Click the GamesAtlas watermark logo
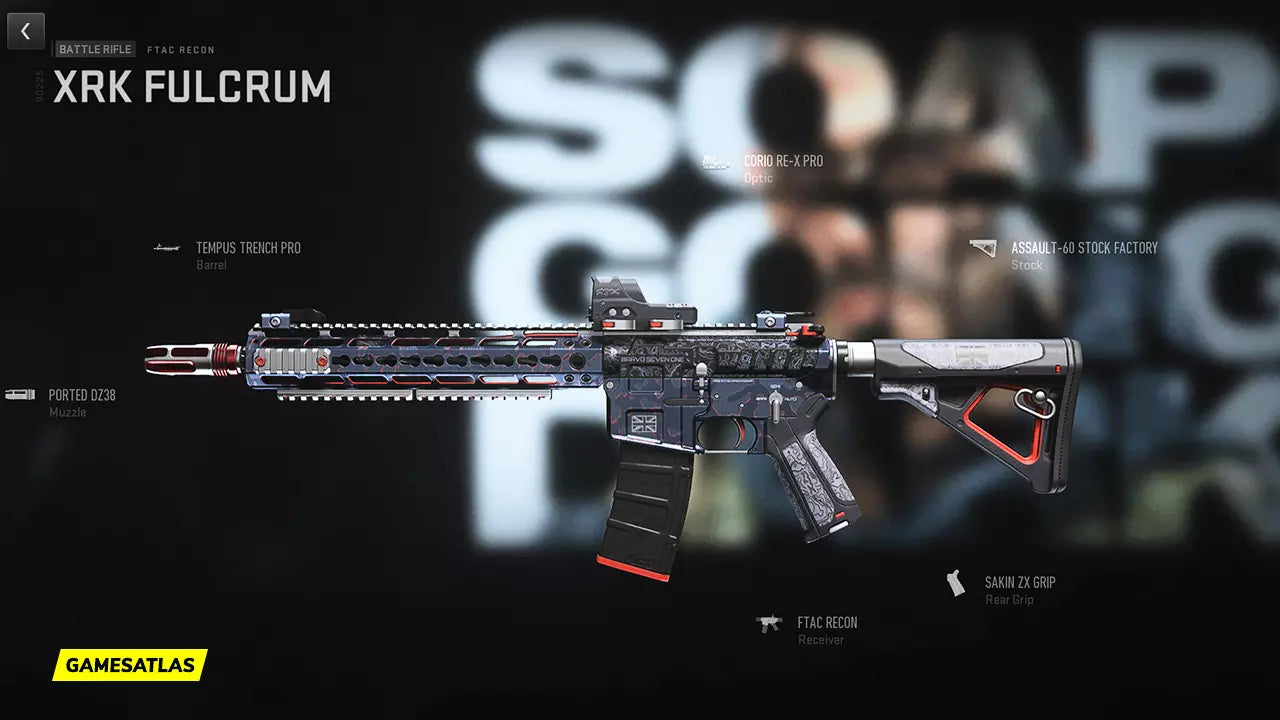The width and height of the screenshot is (1280, 720). (129, 665)
